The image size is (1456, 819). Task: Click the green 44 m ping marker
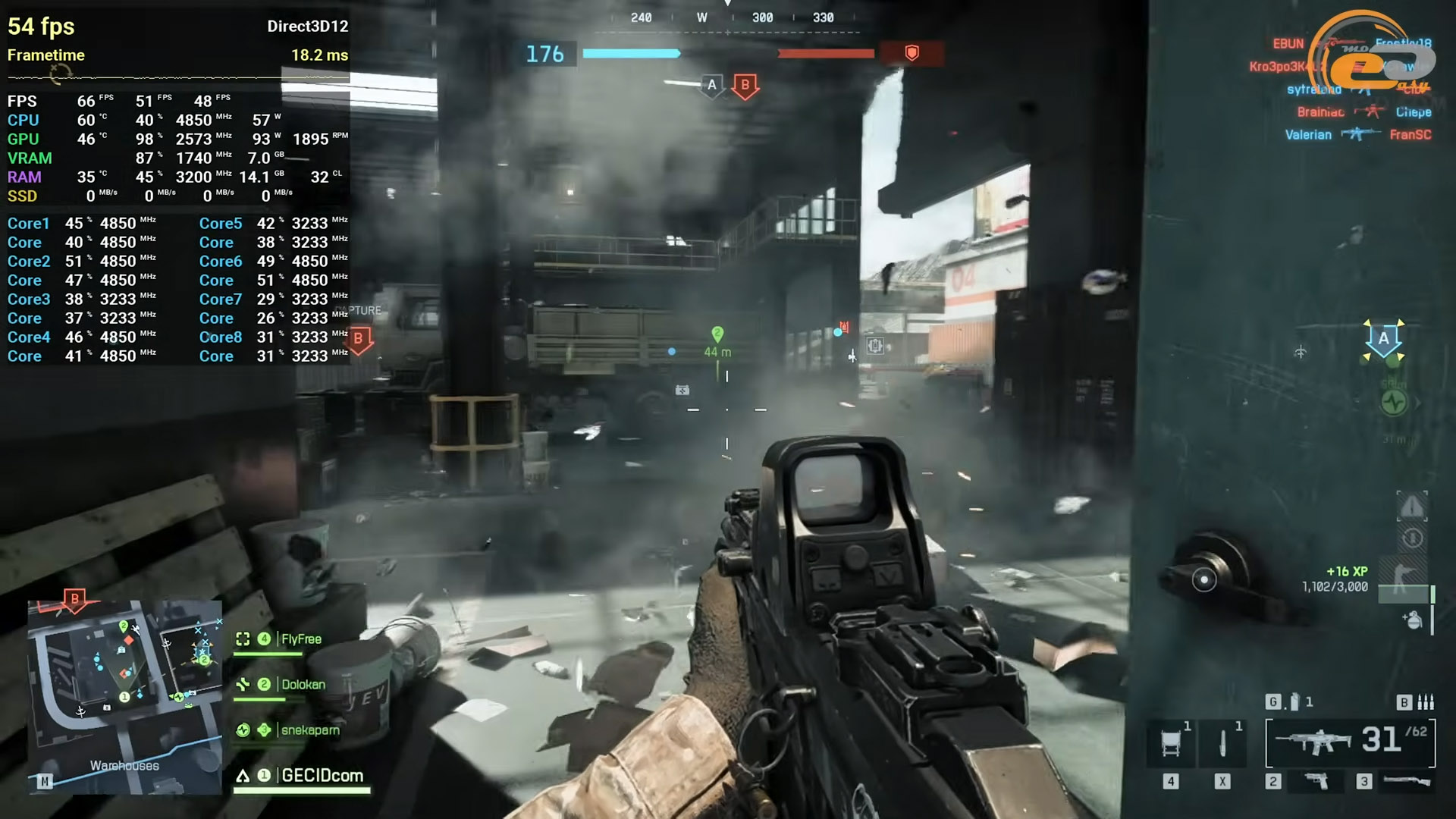pyautogui.click(x=717, y=334)
